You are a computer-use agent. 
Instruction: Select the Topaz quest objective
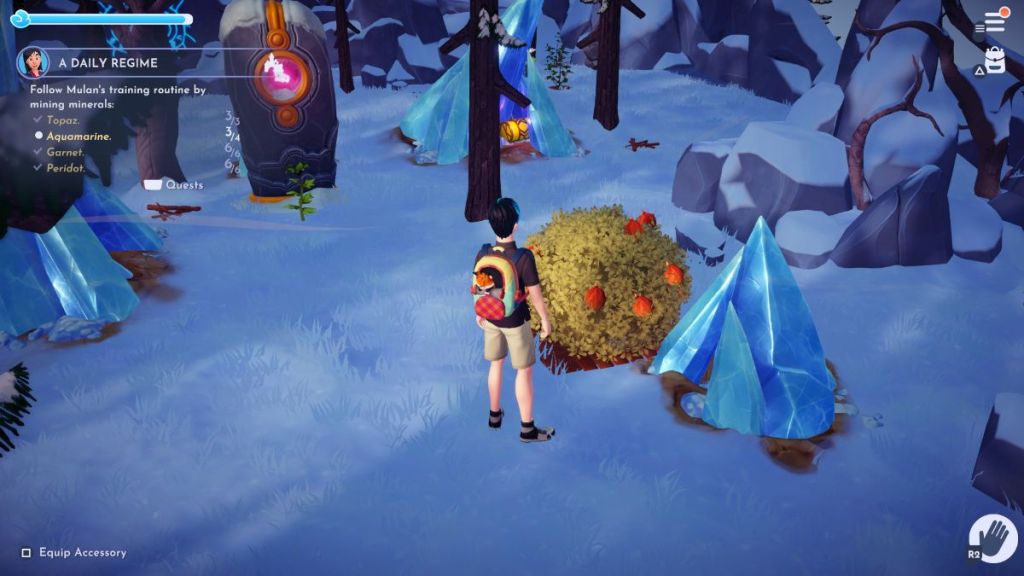[65, 119]
